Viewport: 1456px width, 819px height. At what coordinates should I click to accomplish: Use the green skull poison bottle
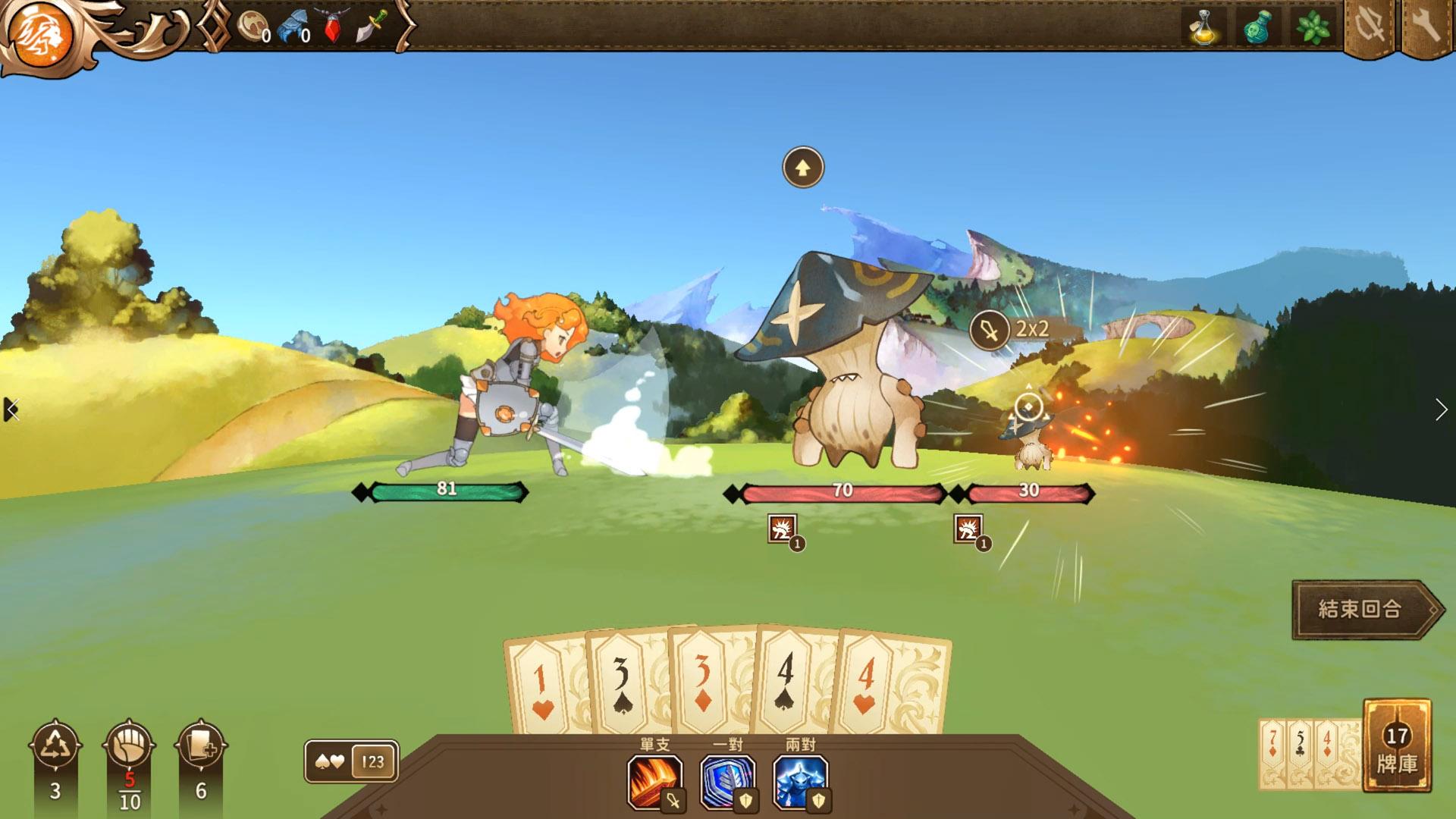(1257, 28)
